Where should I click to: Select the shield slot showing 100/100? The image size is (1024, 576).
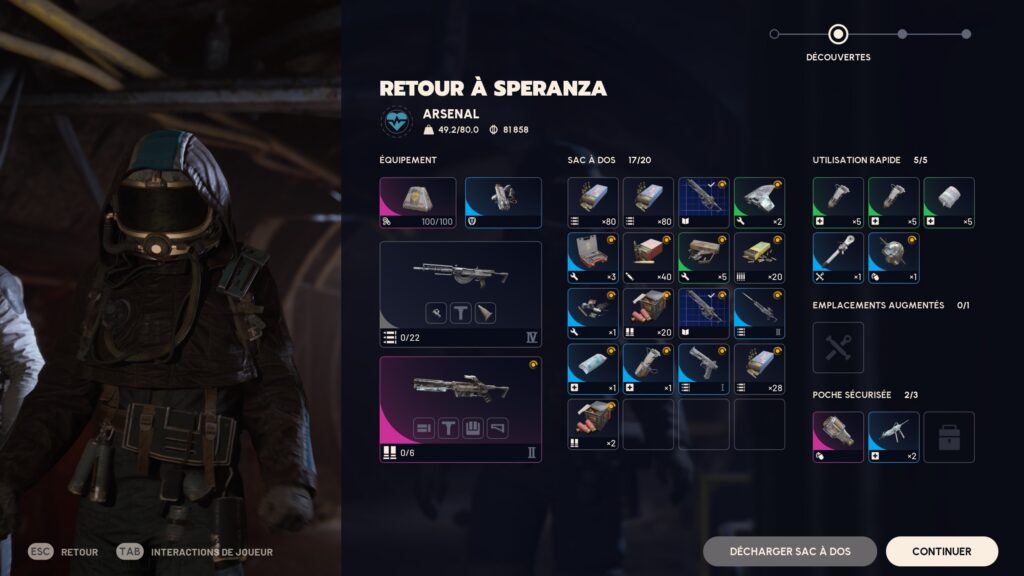[418, 203]
